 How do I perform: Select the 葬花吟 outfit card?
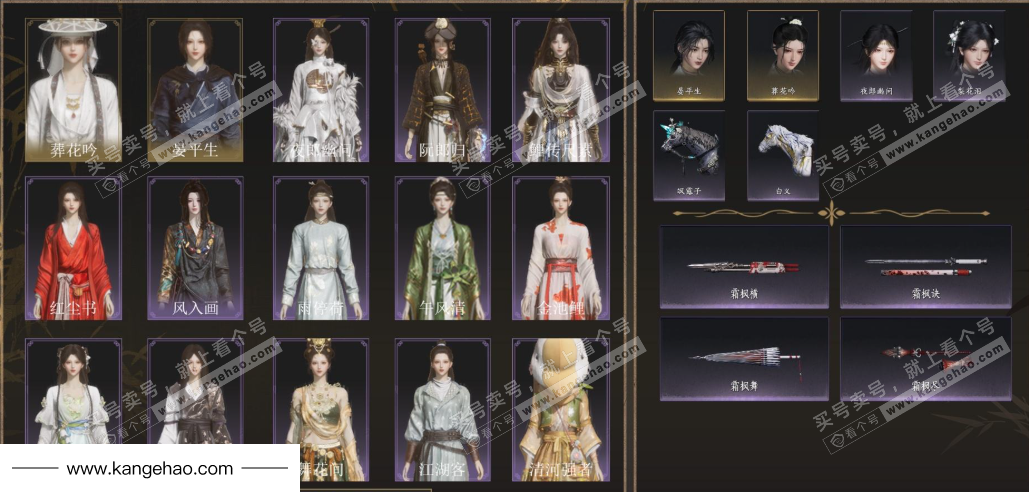[x=73, y=91]
